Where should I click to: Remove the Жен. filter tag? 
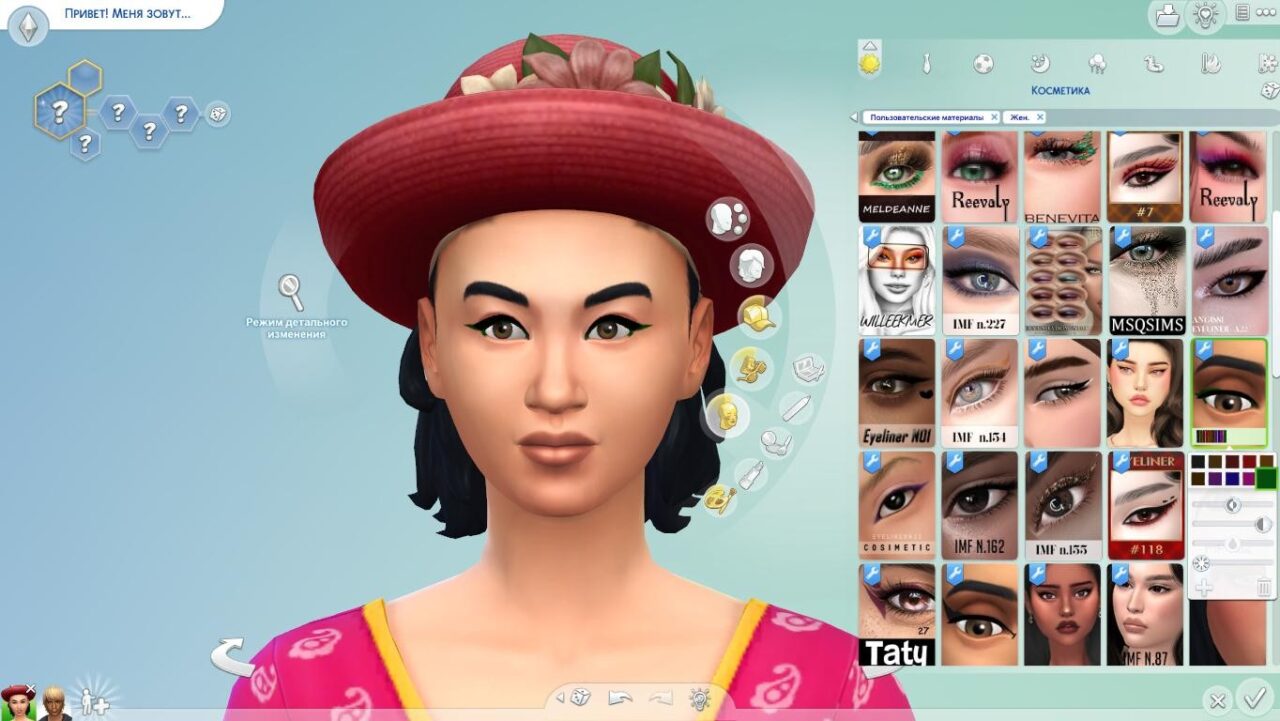[1039, 117]
